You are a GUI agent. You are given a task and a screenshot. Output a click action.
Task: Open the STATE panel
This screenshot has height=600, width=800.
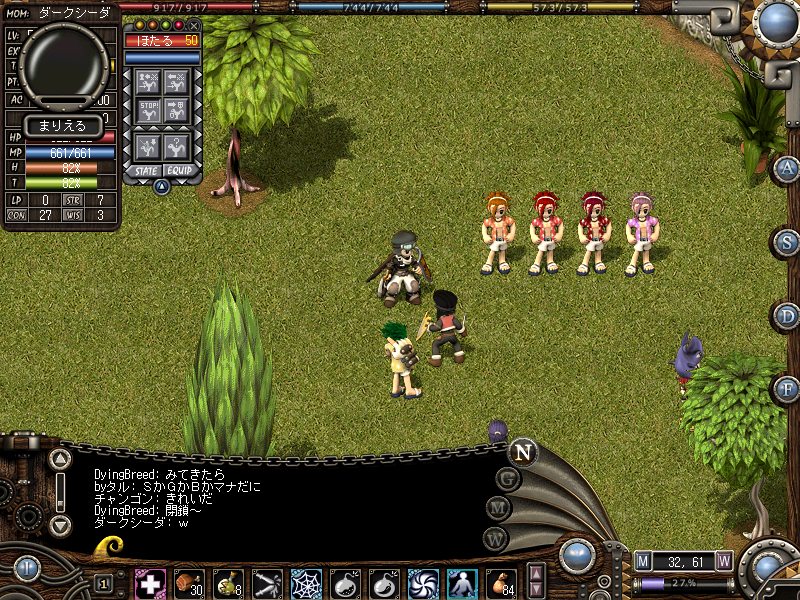tap(146, 171)
